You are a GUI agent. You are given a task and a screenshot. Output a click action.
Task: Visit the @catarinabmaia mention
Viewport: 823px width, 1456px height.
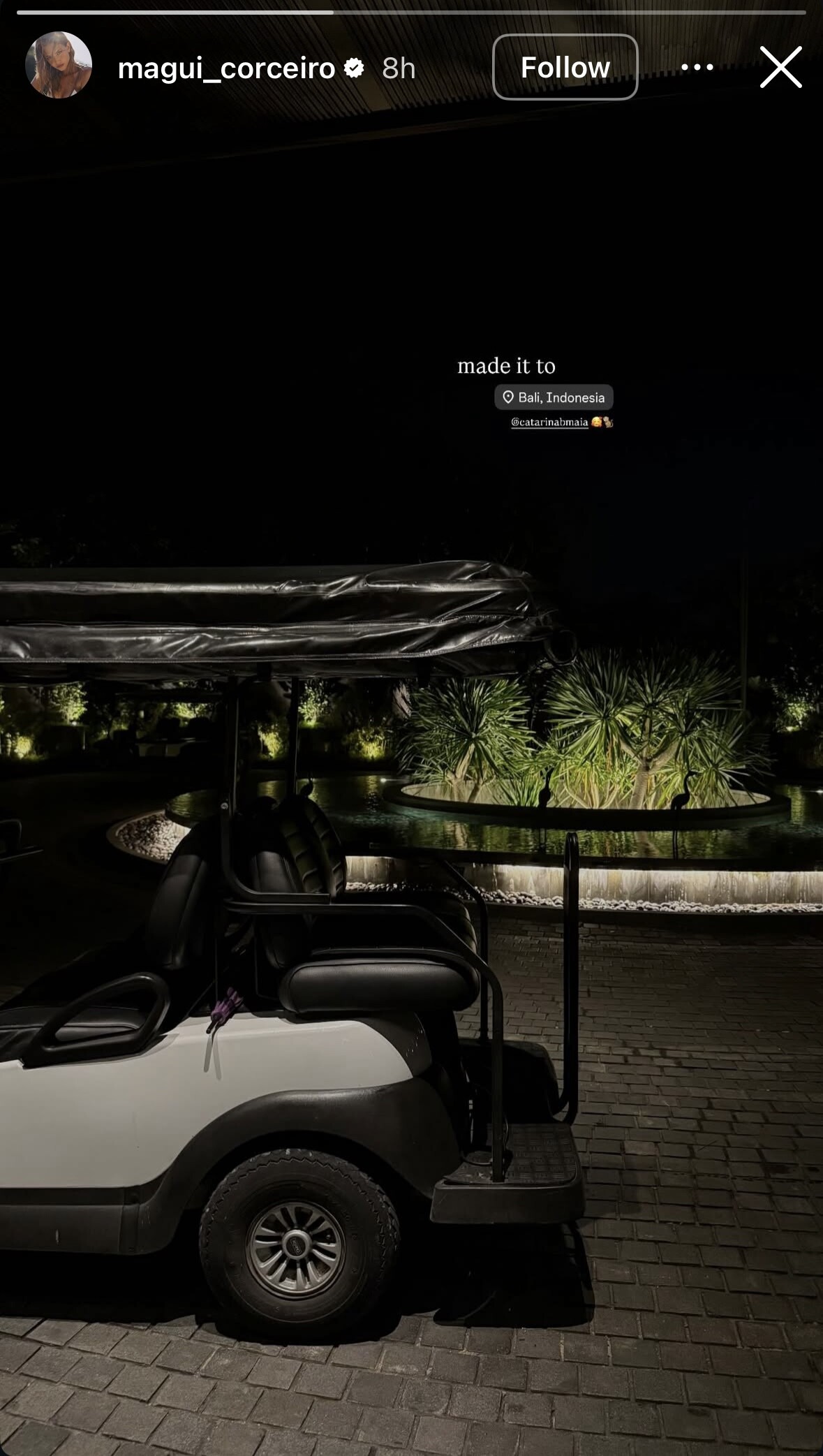[x=550, y=422]
